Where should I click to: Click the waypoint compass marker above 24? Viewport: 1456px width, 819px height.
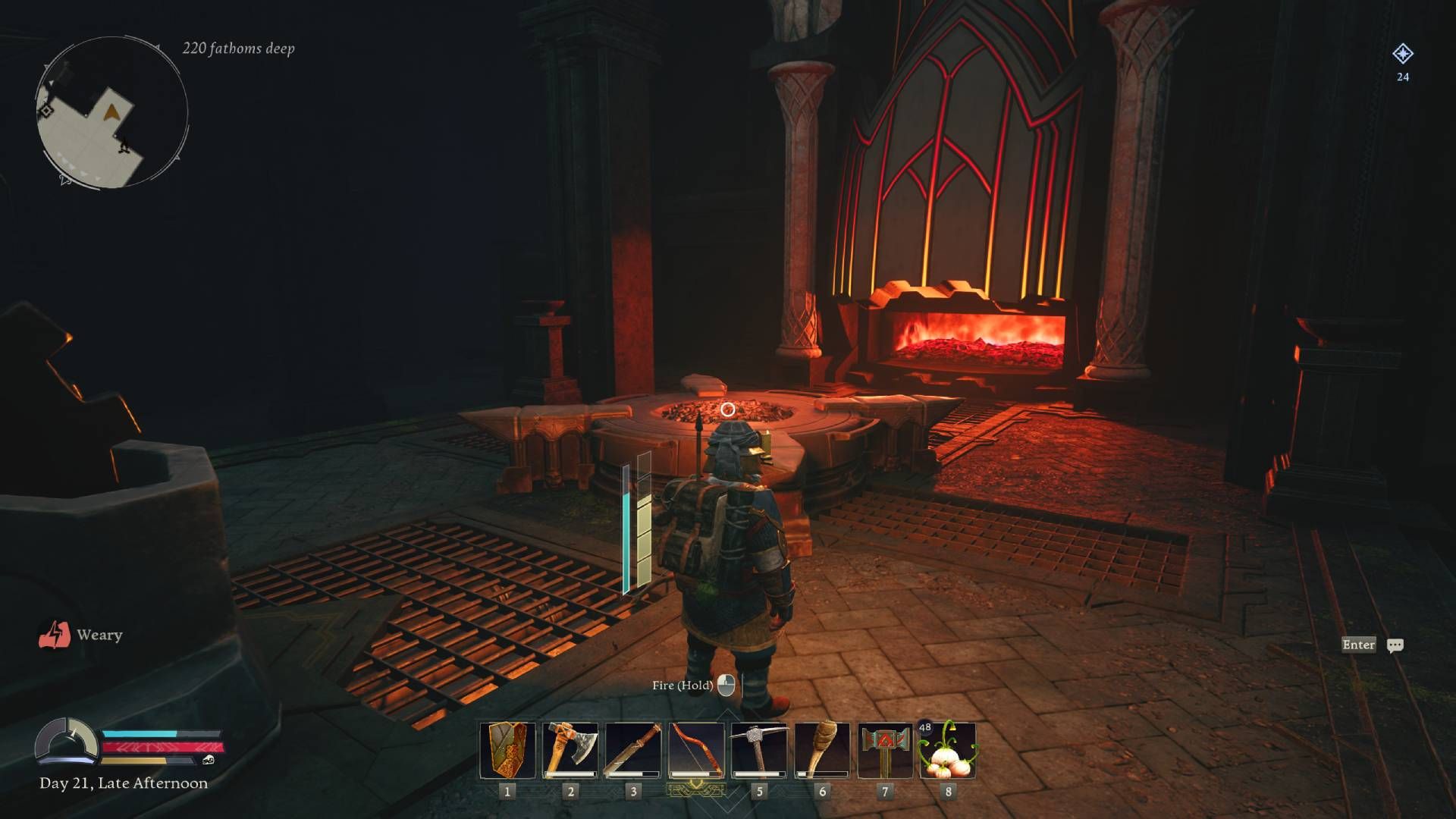click(1404, 53)
